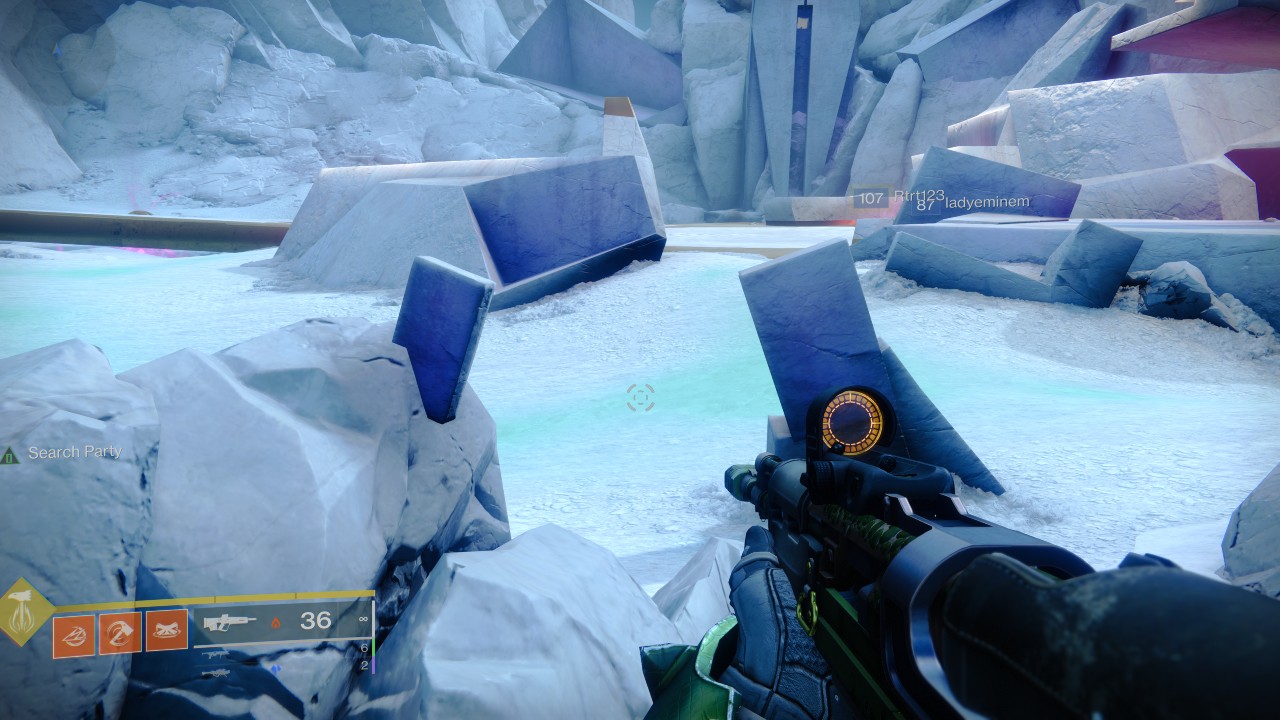The width and height of the screenshot is (1280, 720).
Task: Click the solar burn damage icon
Action: (x=275, y=622)
